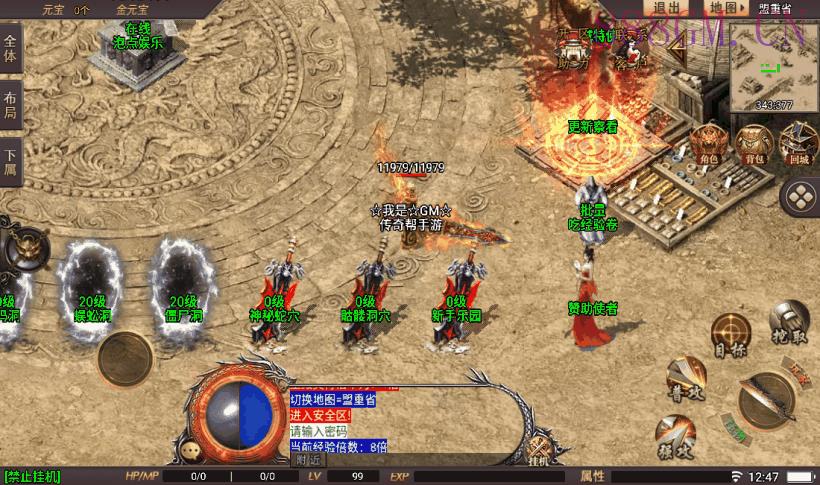
Task: Open the 角色 character sheet
Action: tap(710, 144)
